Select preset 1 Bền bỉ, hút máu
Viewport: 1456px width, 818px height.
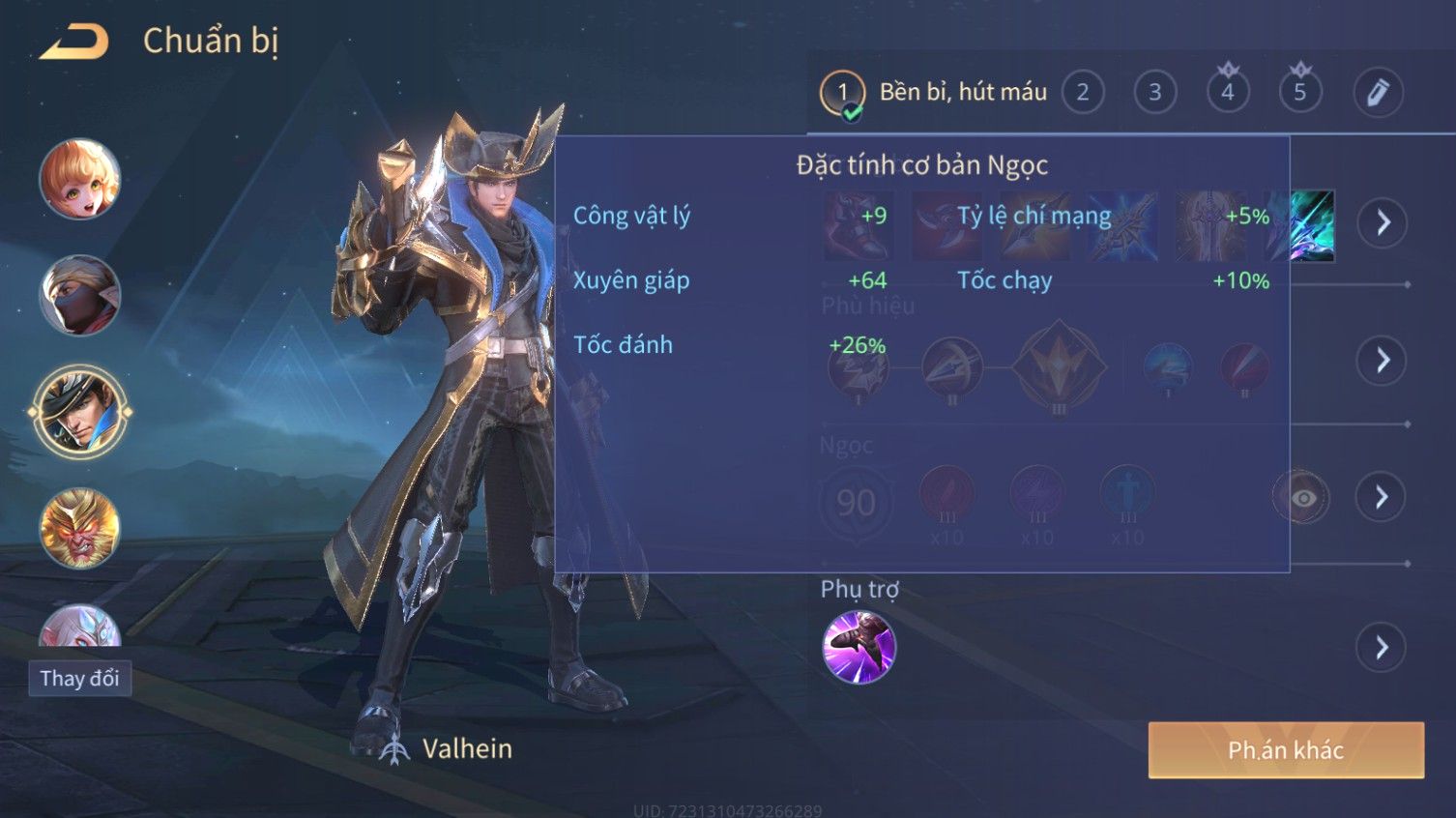pos(843,93)
